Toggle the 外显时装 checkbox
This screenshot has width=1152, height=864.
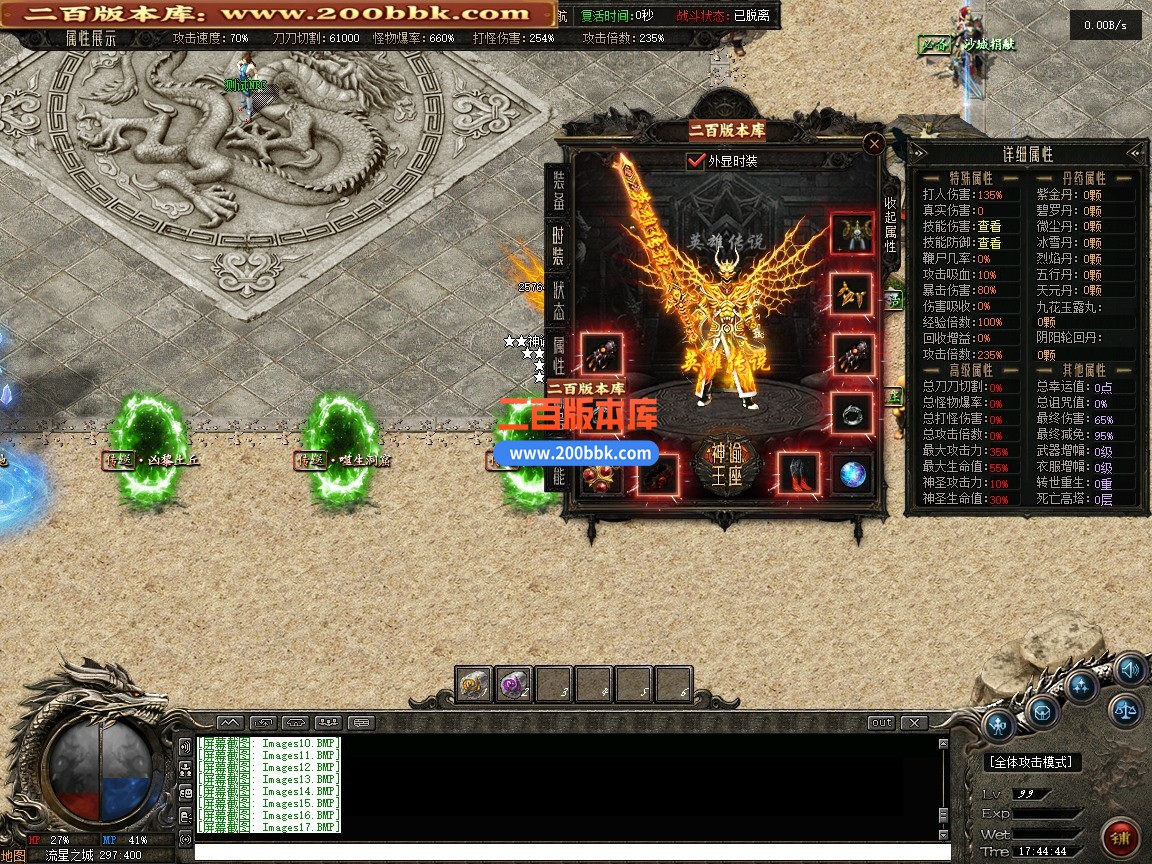click(x=697, y=161)
